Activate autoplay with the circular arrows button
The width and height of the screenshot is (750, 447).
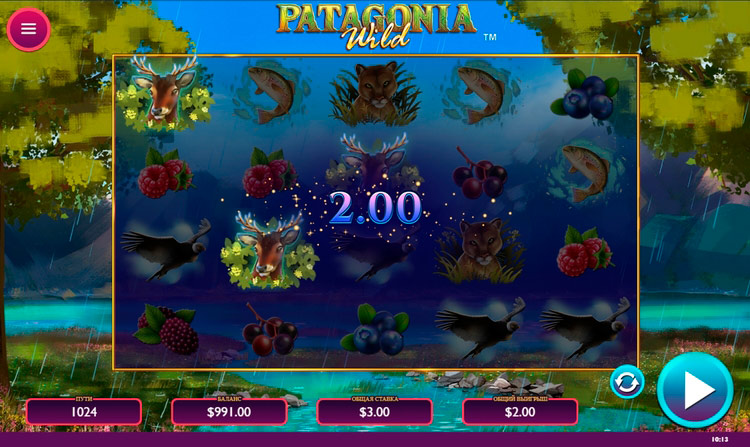(627, 382)
